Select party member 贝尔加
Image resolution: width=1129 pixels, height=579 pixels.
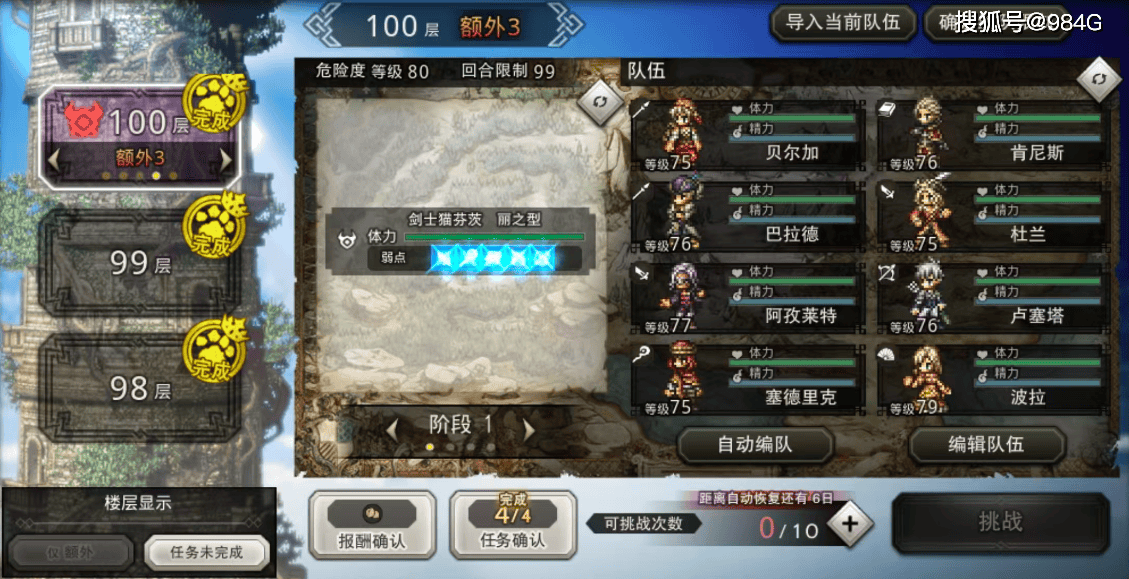click(x=748, y=134)
